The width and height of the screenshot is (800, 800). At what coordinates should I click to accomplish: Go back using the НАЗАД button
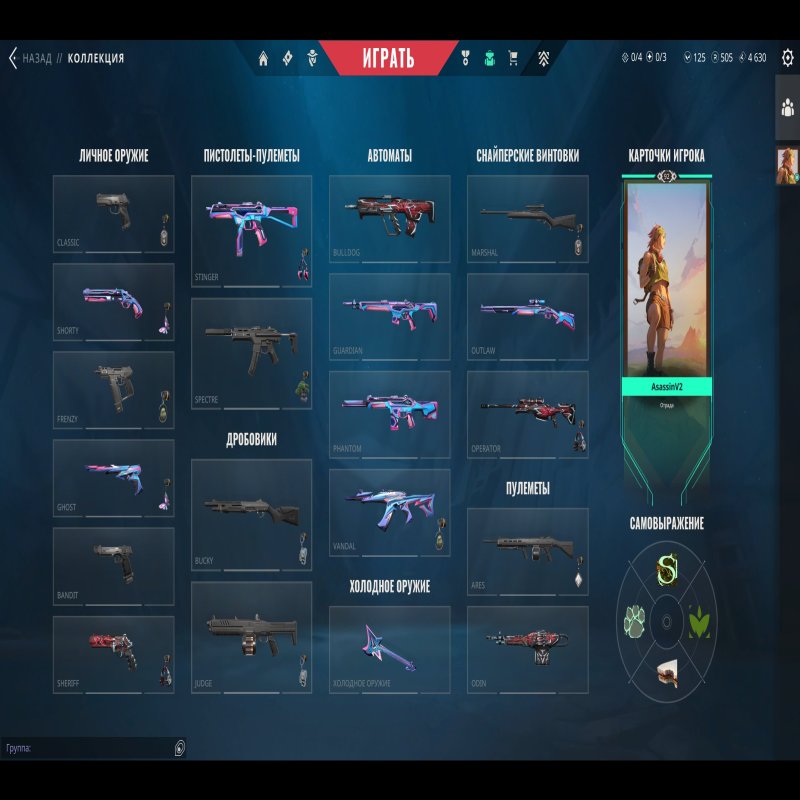(x=30, y=58)
